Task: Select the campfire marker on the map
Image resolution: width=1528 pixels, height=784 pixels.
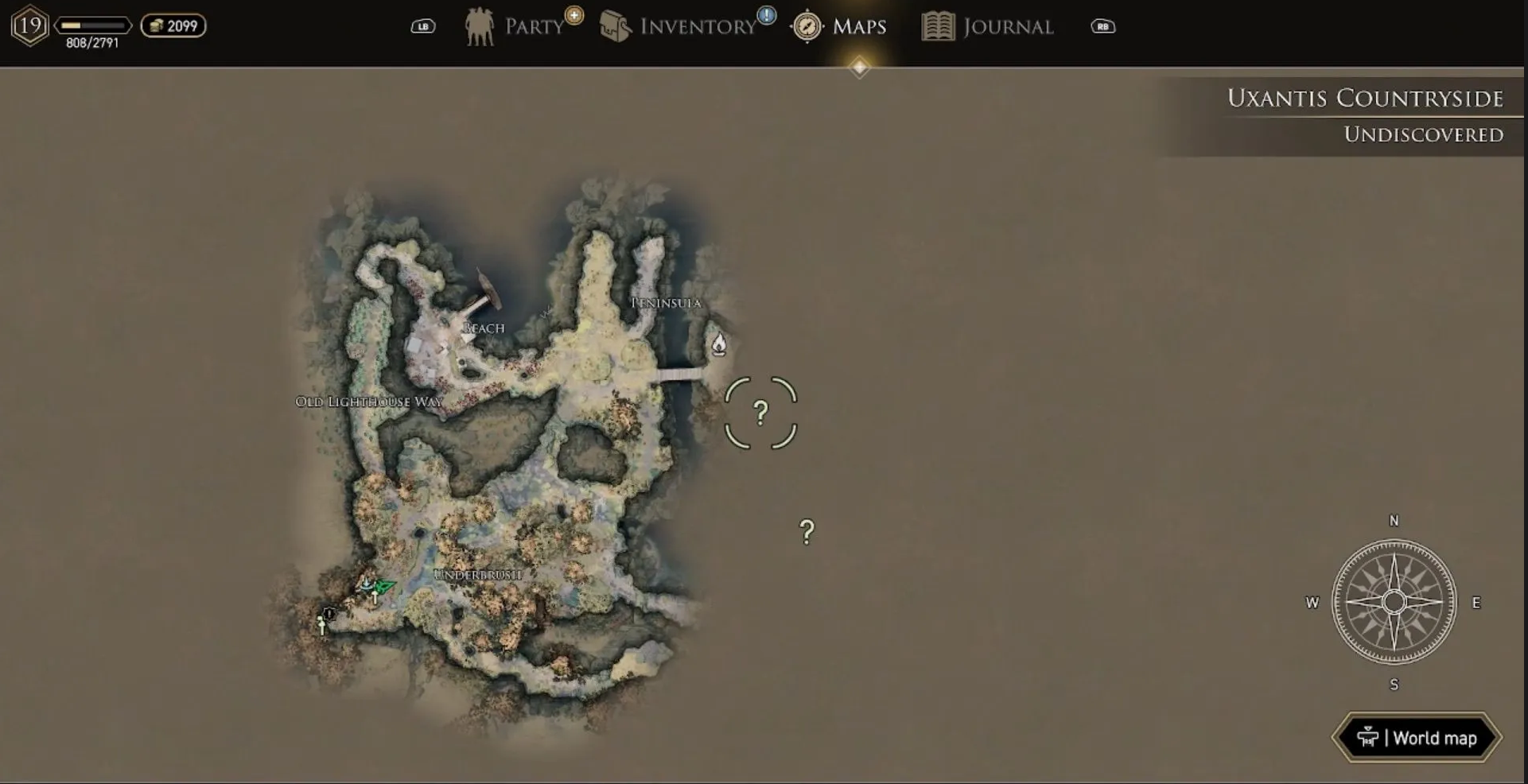Action: point(718,344)
